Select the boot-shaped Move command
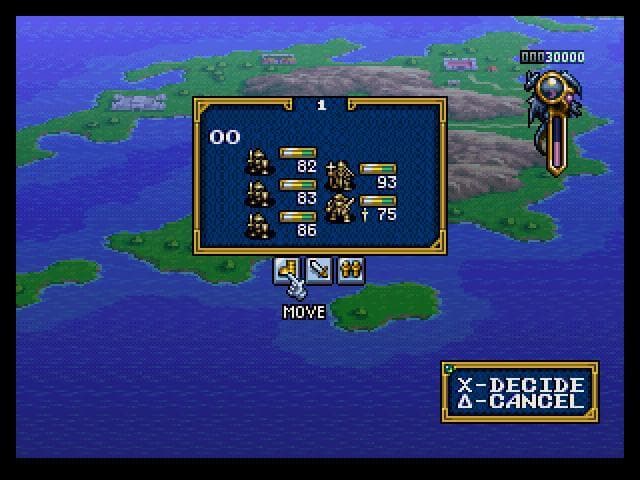The height and width of the screenshot is (480, 640). [288, 270]
